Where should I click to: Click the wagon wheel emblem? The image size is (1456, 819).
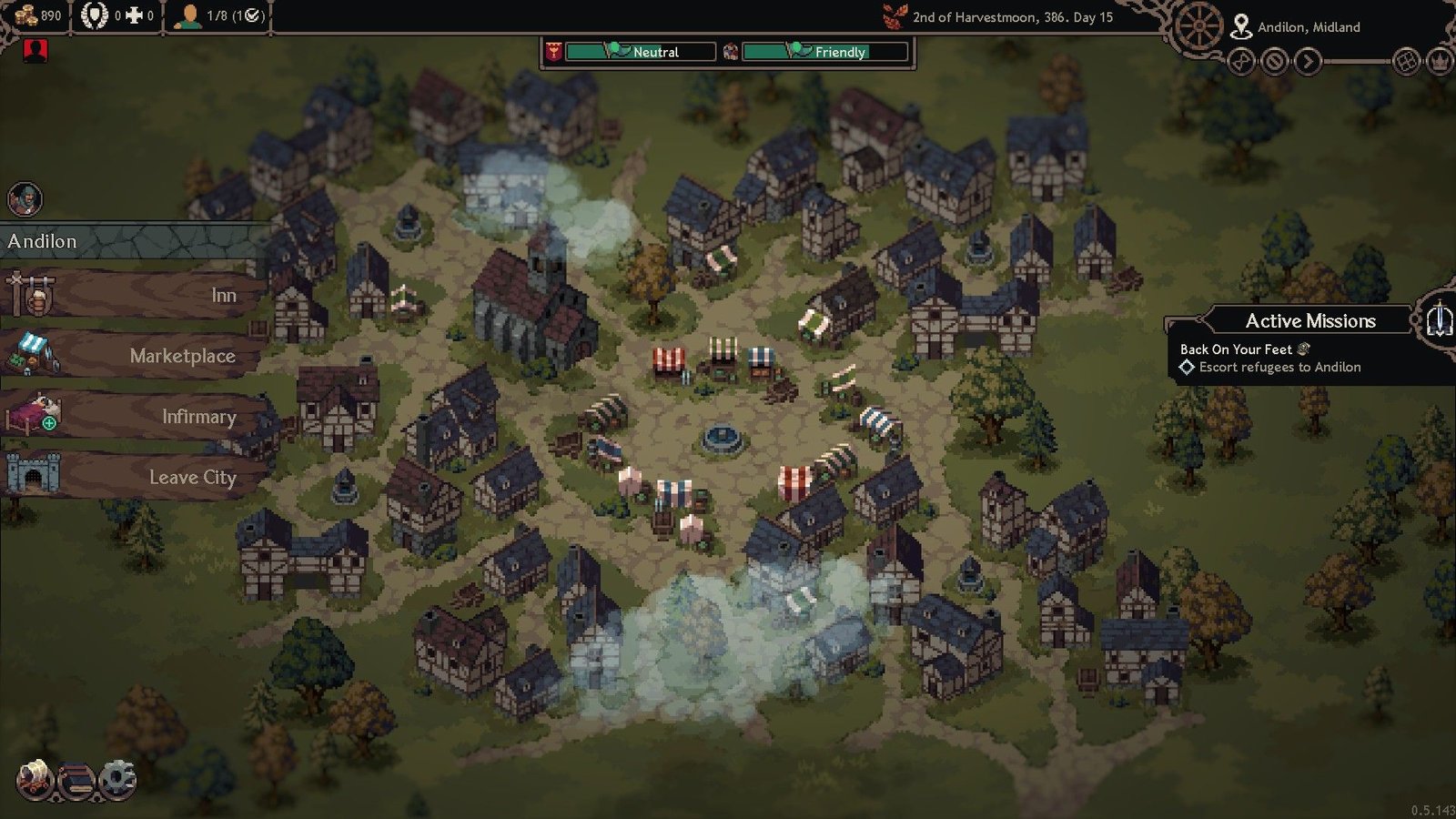click(x=1199, y=27)
